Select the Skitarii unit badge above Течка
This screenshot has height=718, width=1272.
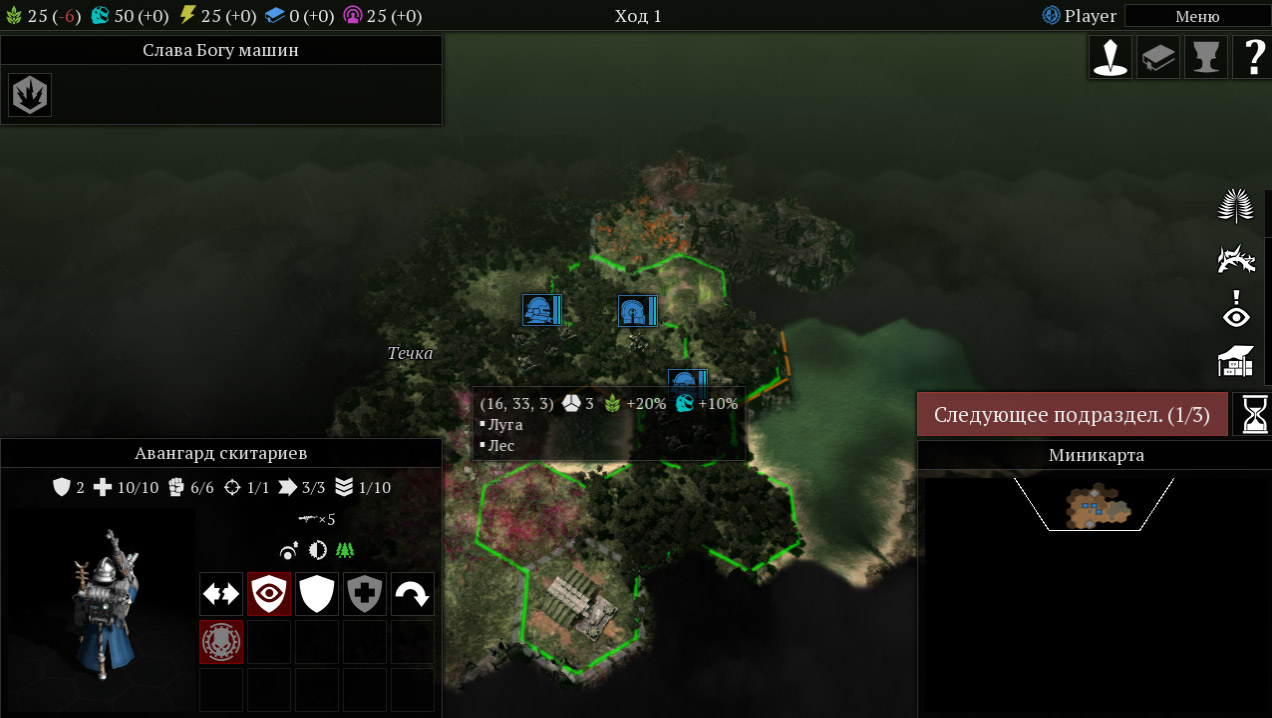coord(542,310)
